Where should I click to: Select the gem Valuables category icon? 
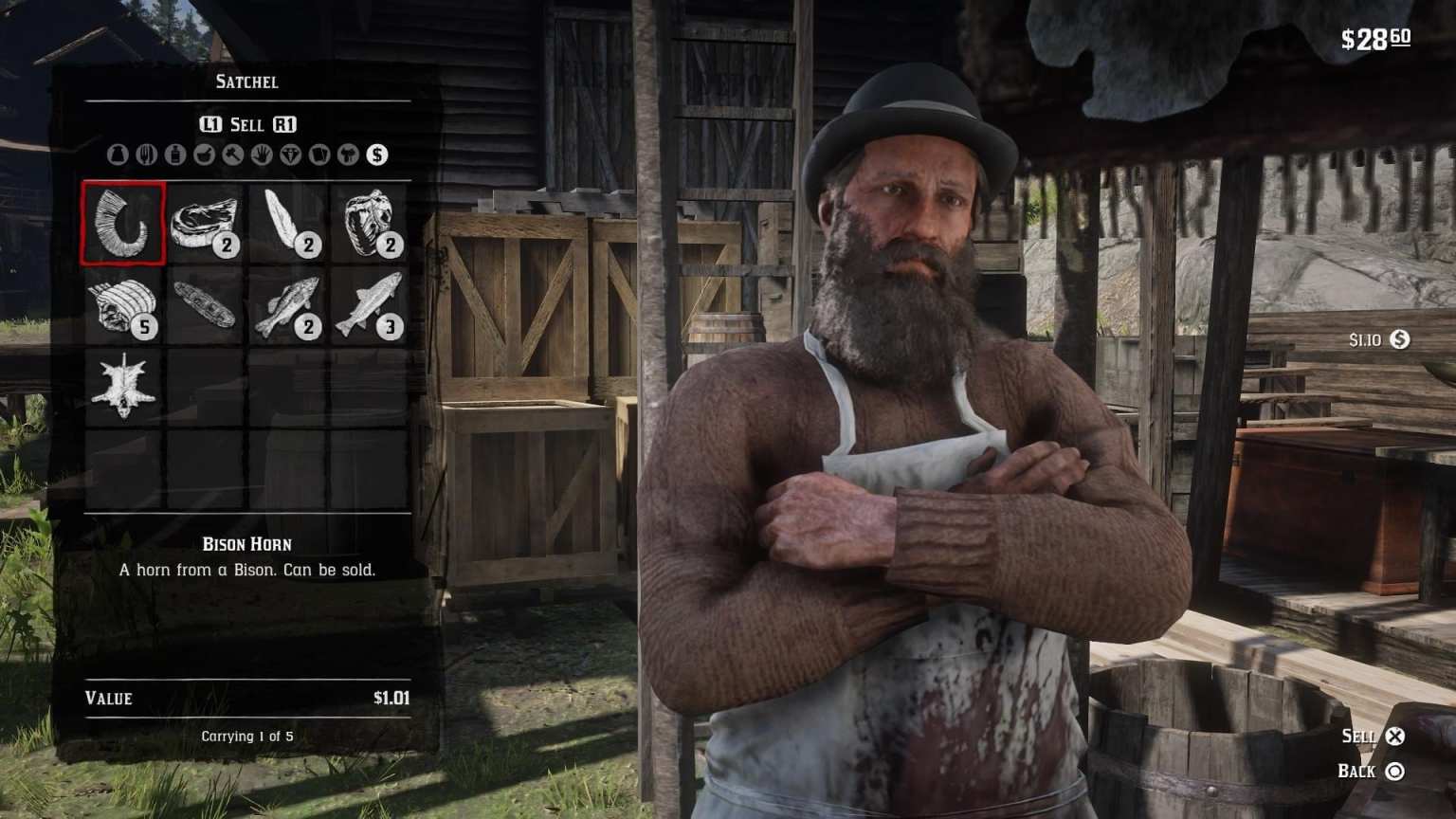click(288, 154)
